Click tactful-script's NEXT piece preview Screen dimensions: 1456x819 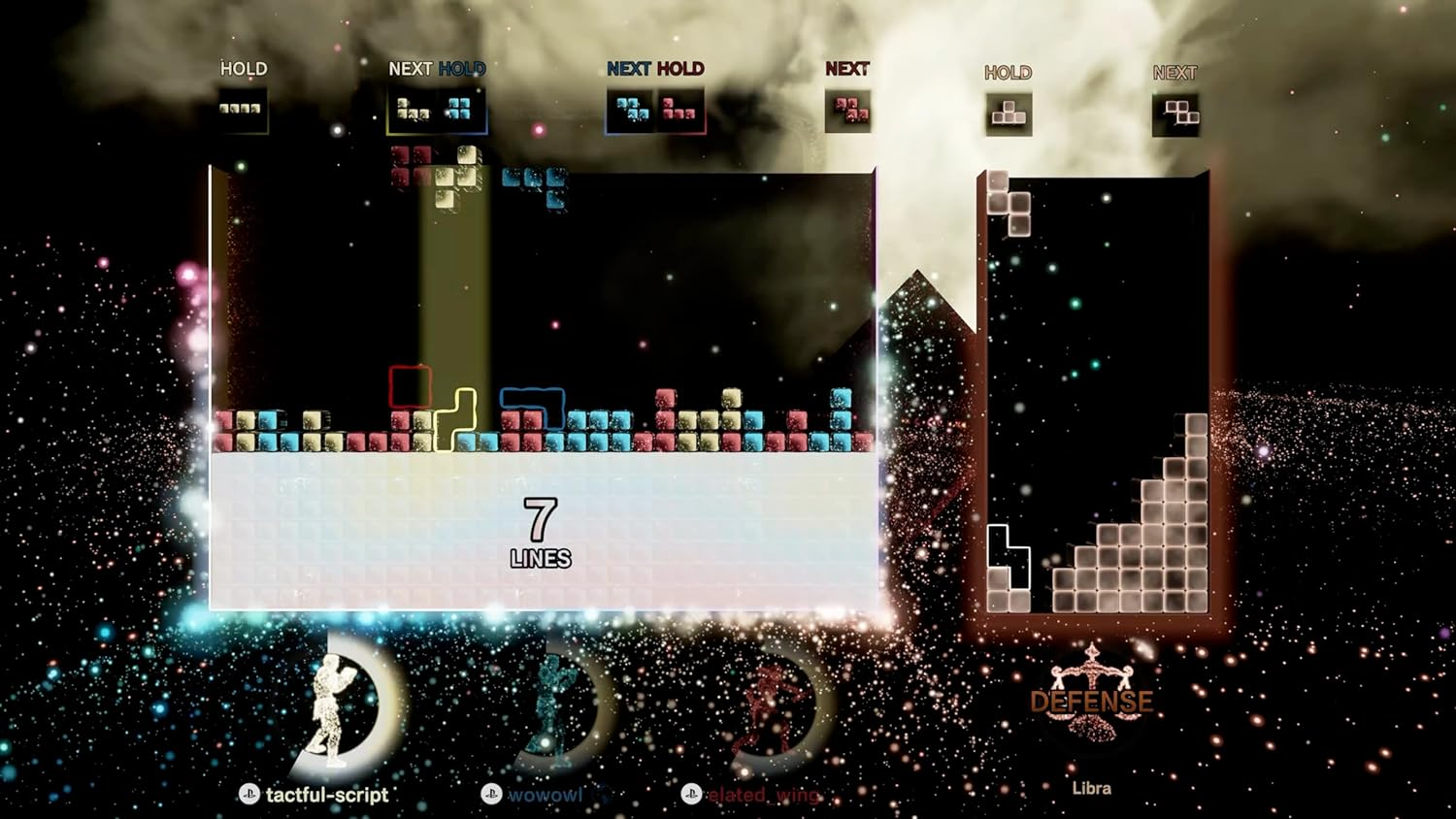click(413, 109)
